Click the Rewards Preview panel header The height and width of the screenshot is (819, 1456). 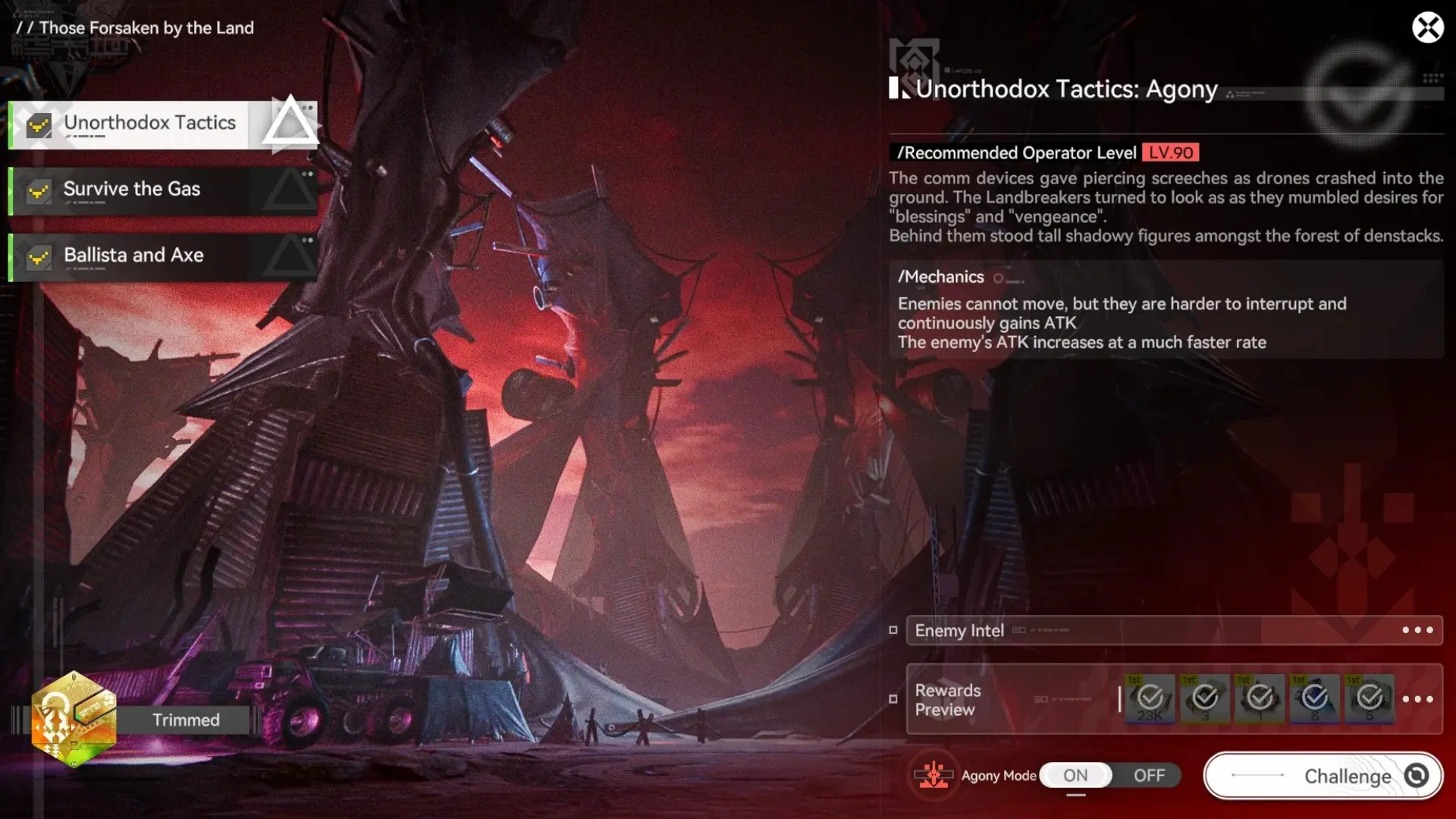click(948, 699)
